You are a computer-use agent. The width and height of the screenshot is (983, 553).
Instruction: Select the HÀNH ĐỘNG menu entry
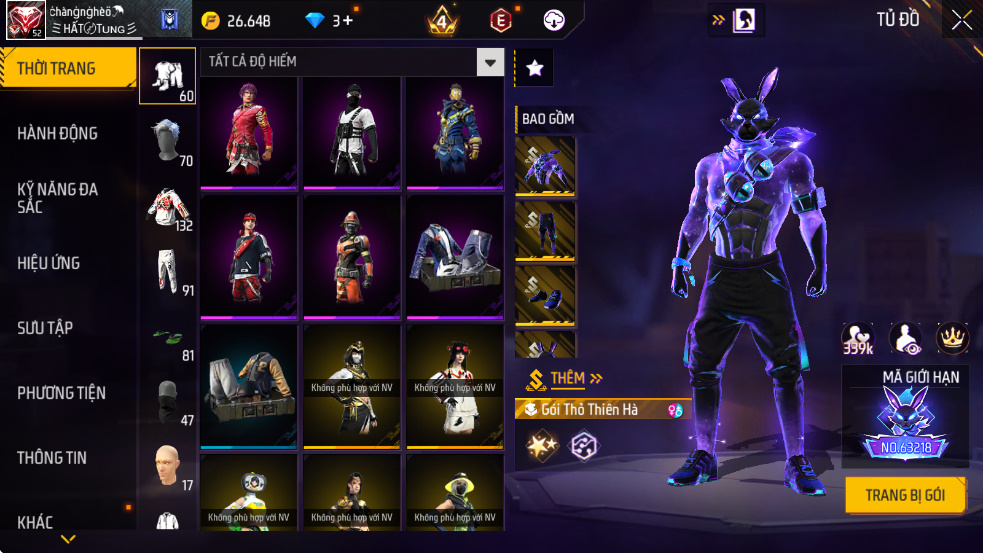[x=57, y=133]
